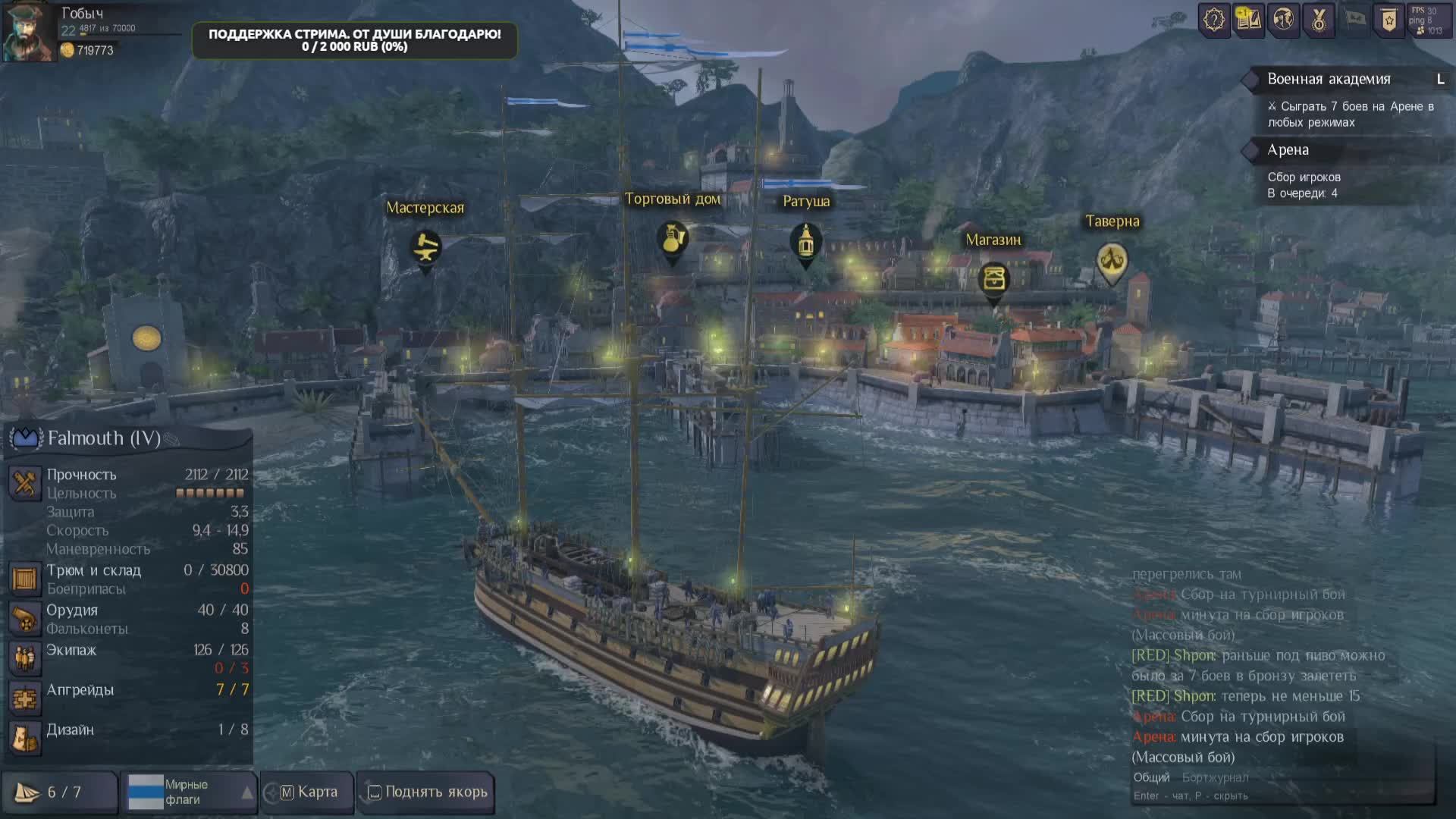Viewport: 1456px width, 819px height.
Task: Open the Экипаж crew icon
Action: (24, 658)
